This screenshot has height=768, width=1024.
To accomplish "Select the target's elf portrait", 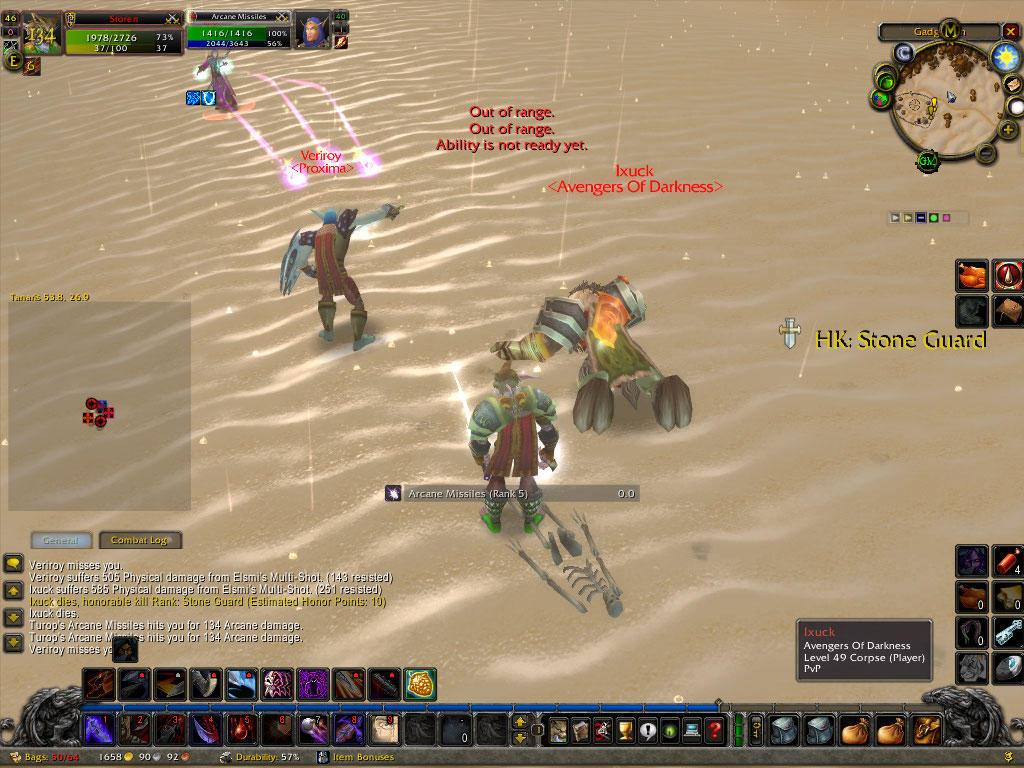I will coord(311,31).
